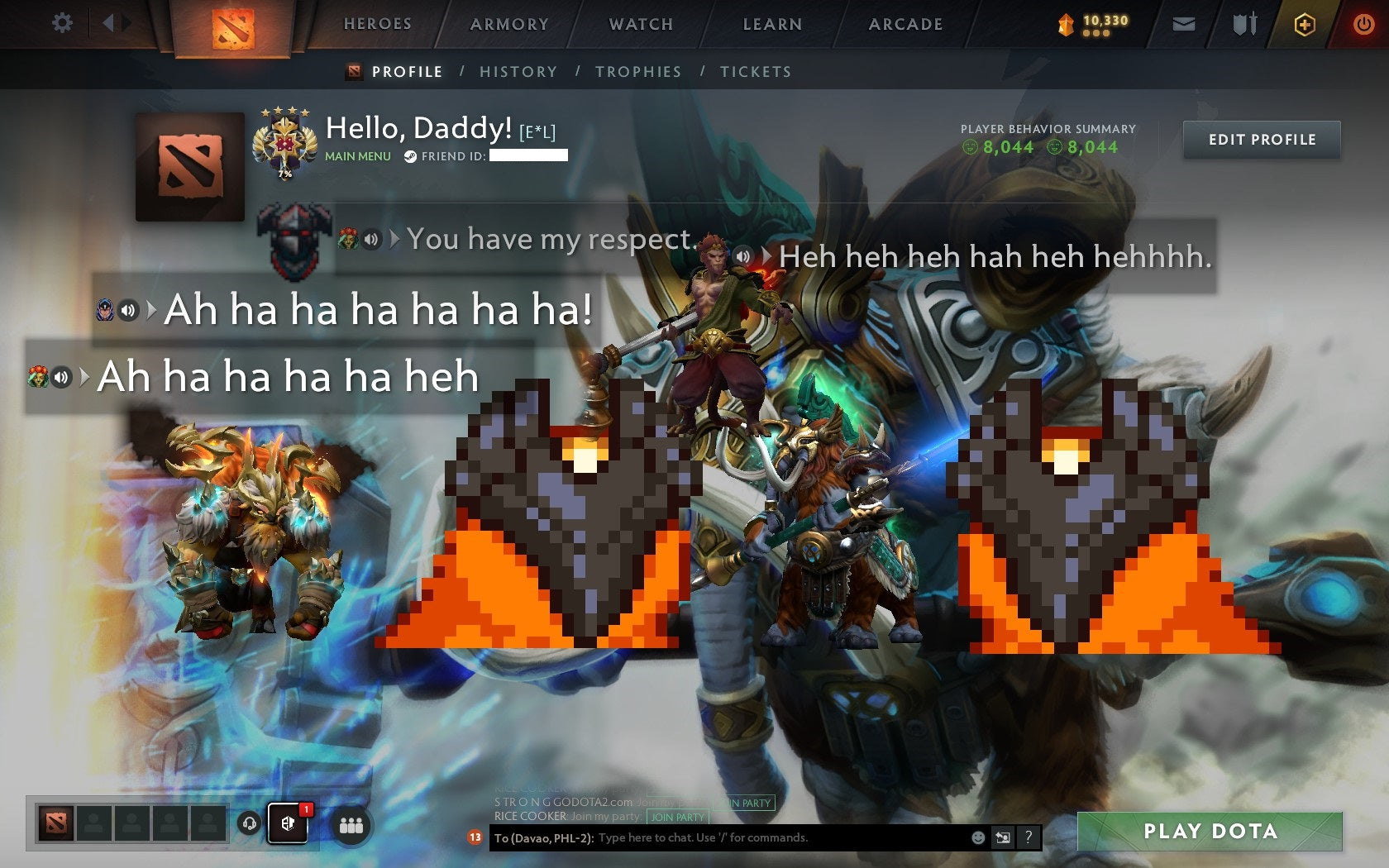Switch to the HISTORY tab
Viewport: 1389px width, 868px height.
click(x=518, y=72)
